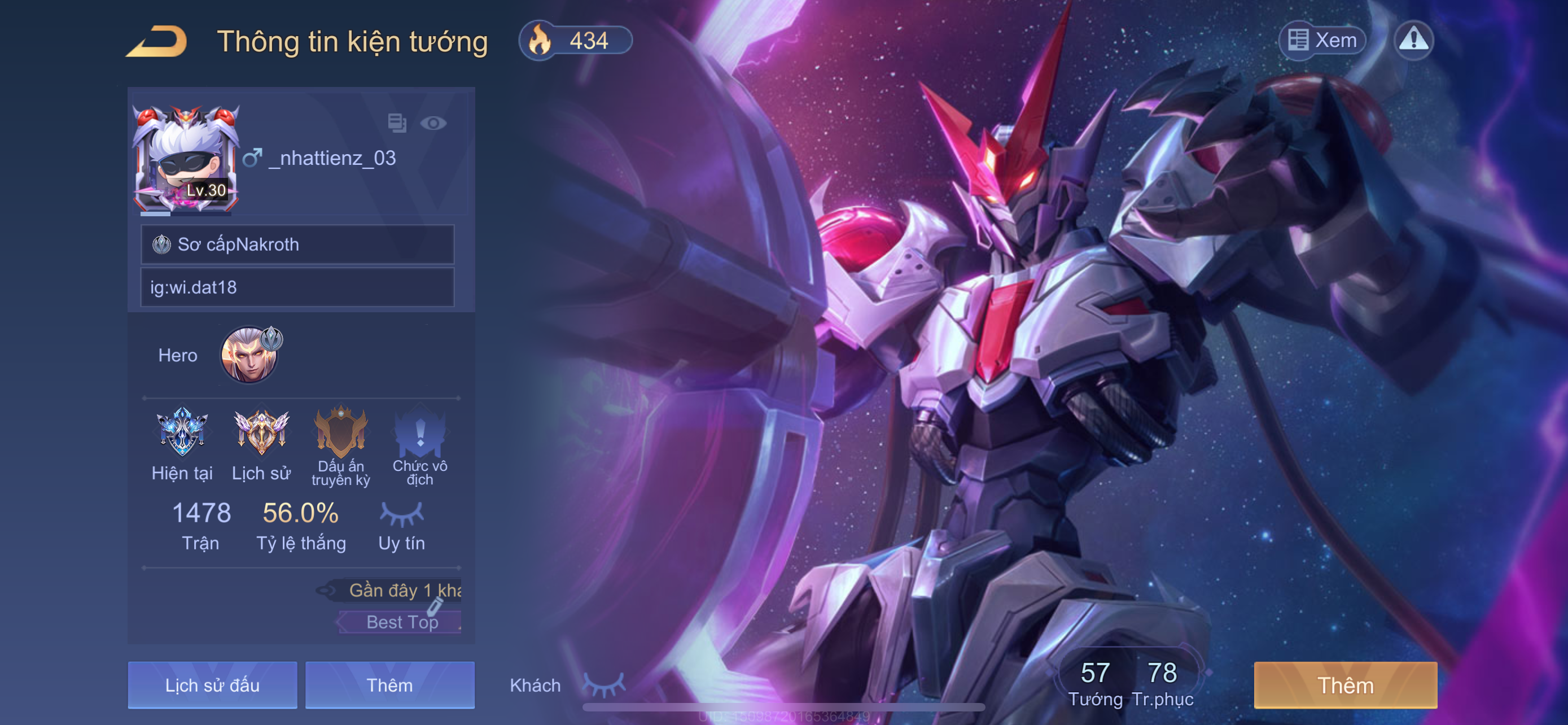Tap the hidden Uy tín eye icon
Image resolution: width=1568 pixels, height=725 pixels.
point(402,514)
